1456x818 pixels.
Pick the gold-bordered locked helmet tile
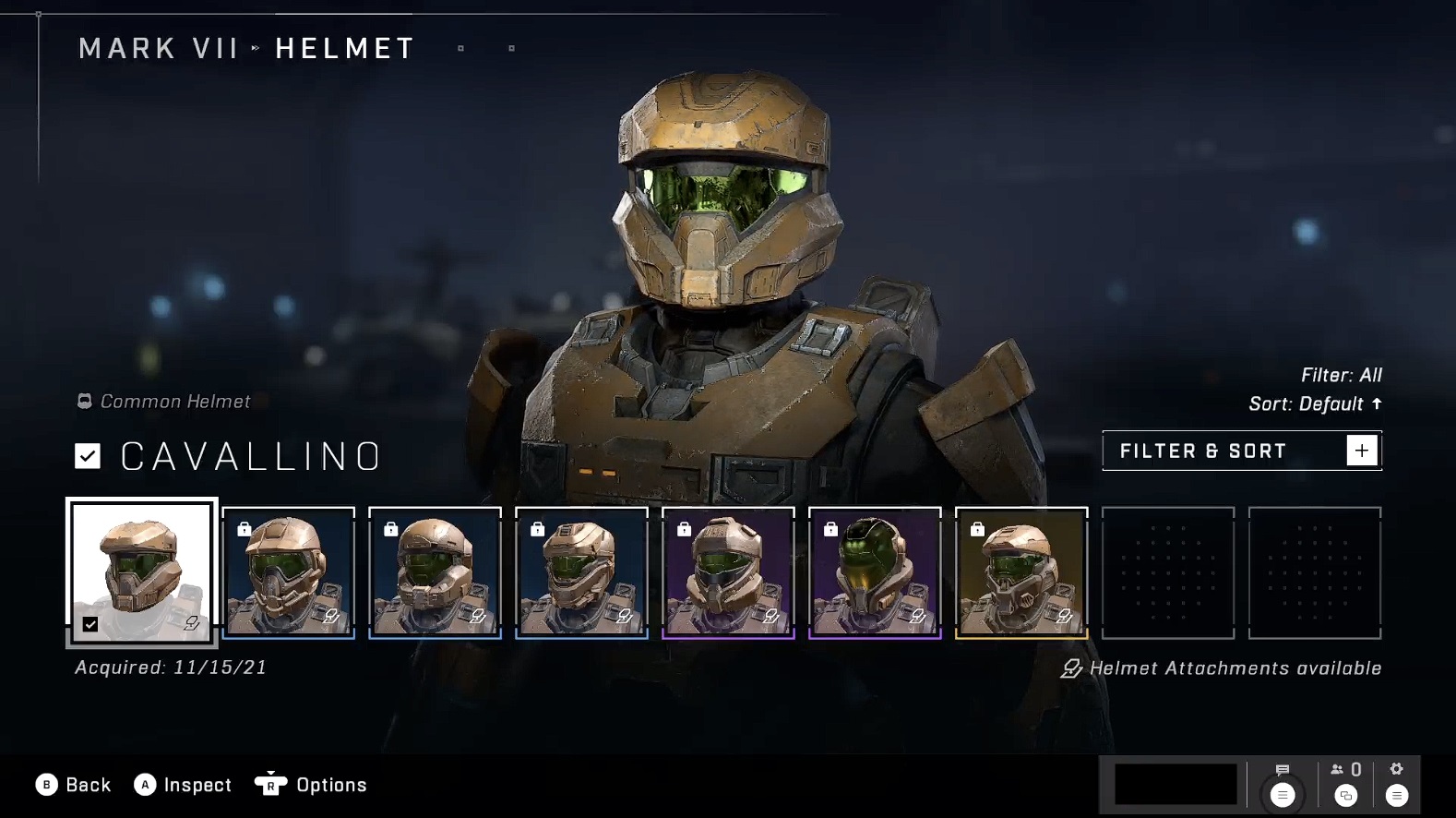(x=1021, y=572)
